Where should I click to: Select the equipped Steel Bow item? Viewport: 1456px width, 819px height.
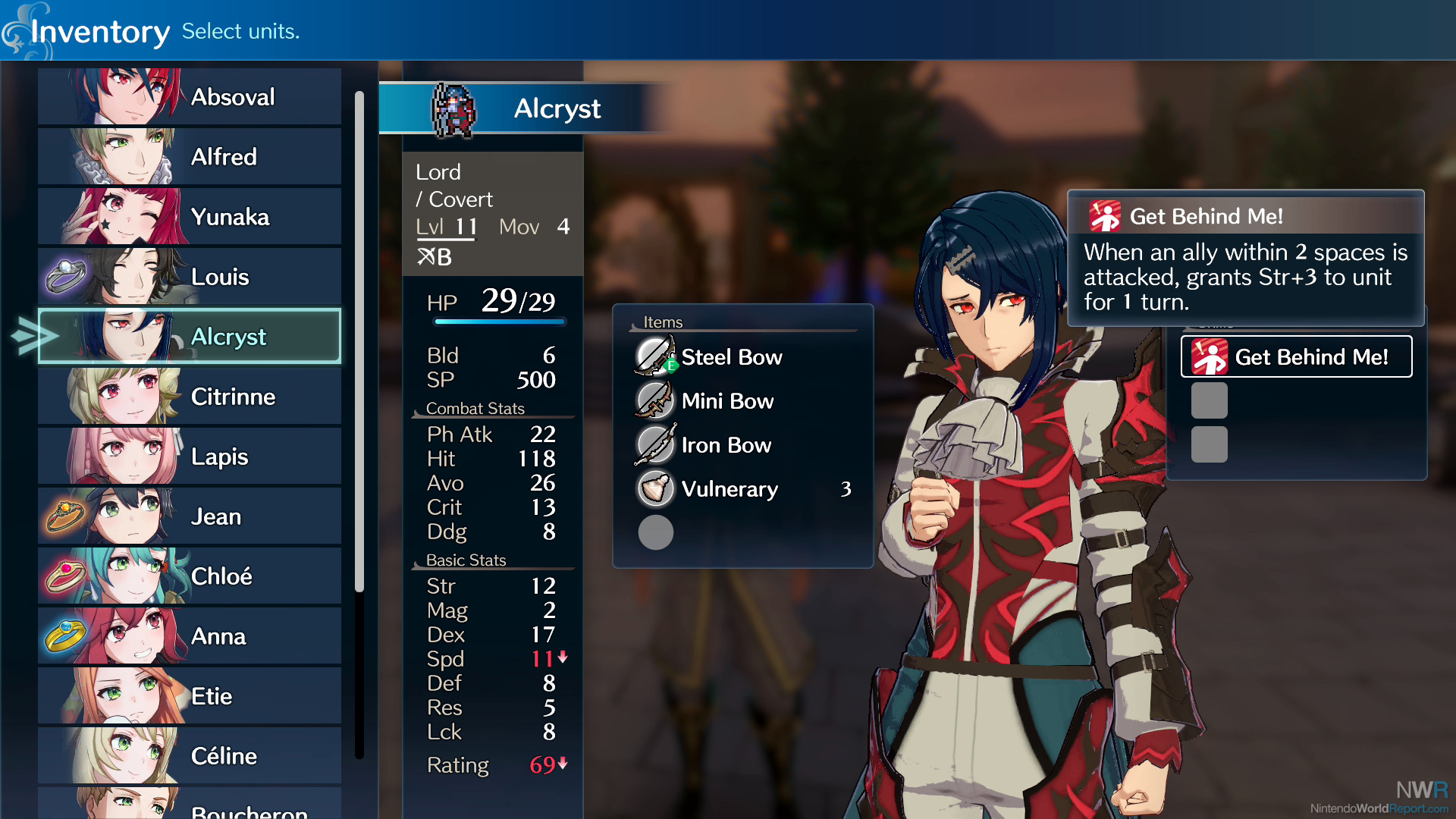coord(731,357)
